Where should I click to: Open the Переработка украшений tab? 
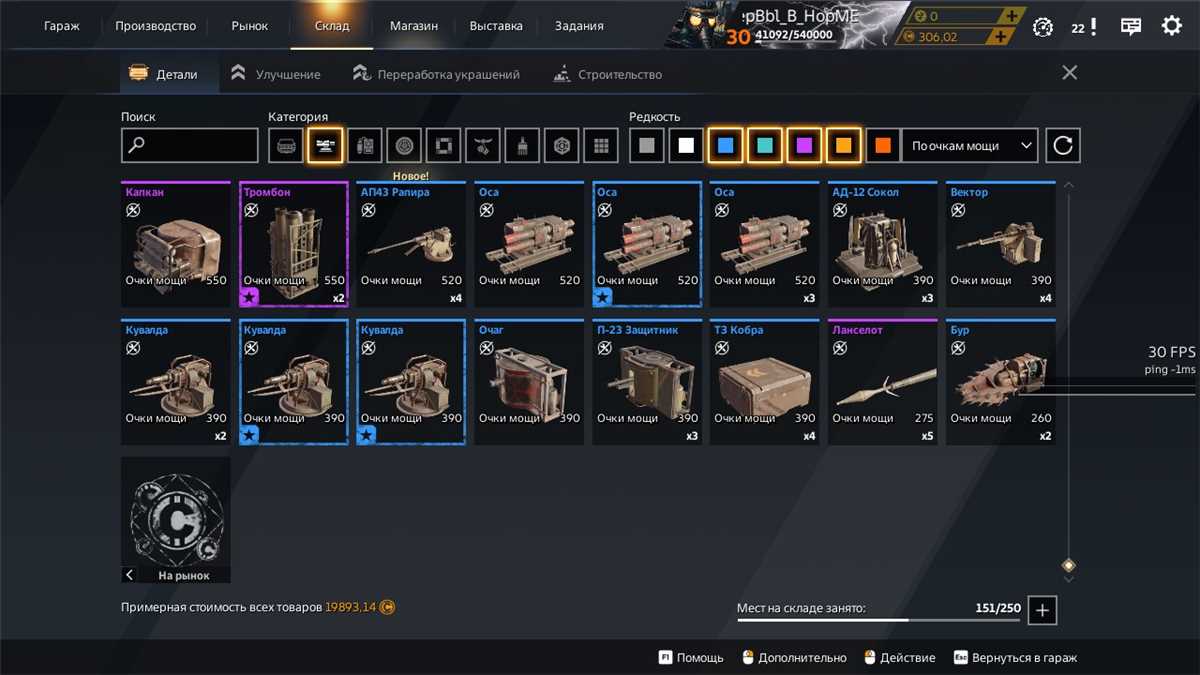(437, 74)
